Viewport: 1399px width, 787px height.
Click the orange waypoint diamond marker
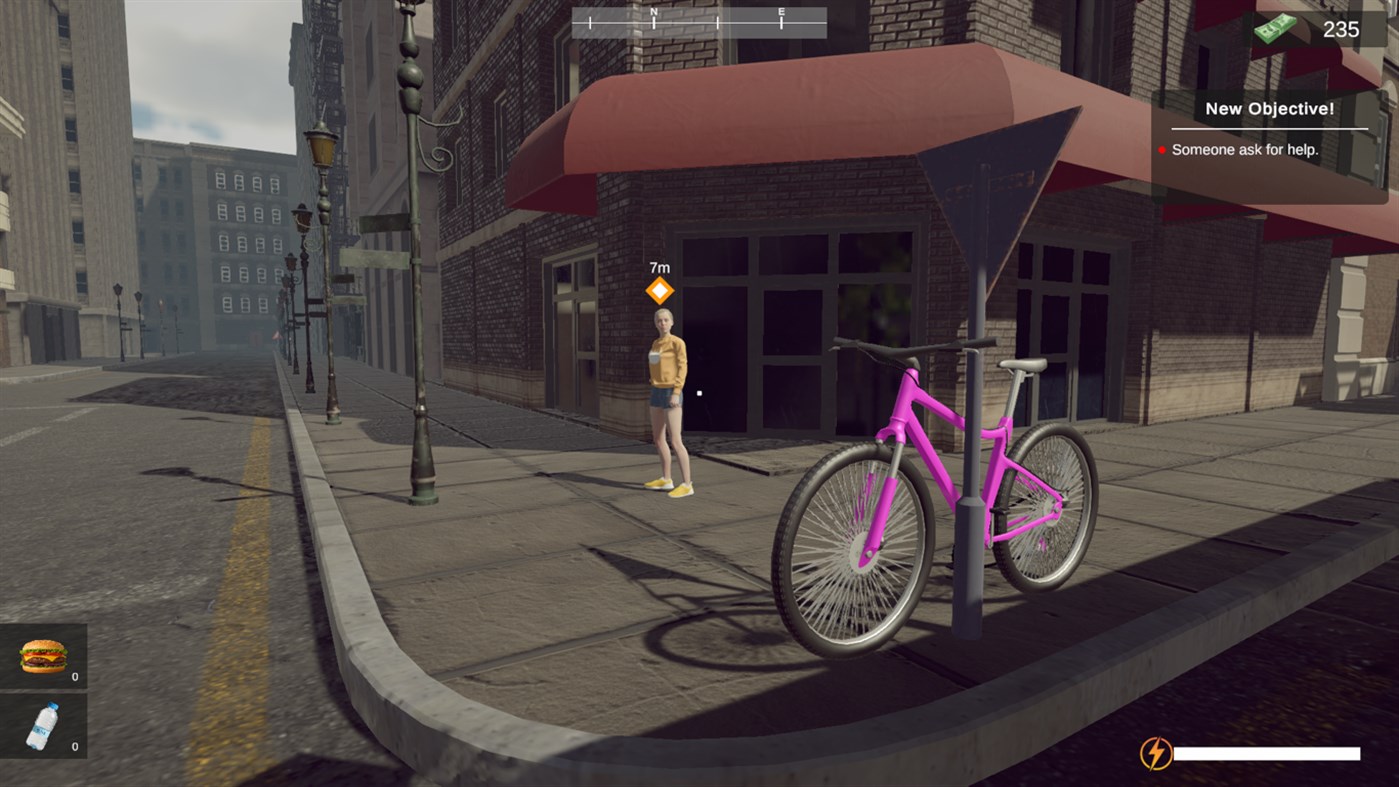(x=660, y=290)
